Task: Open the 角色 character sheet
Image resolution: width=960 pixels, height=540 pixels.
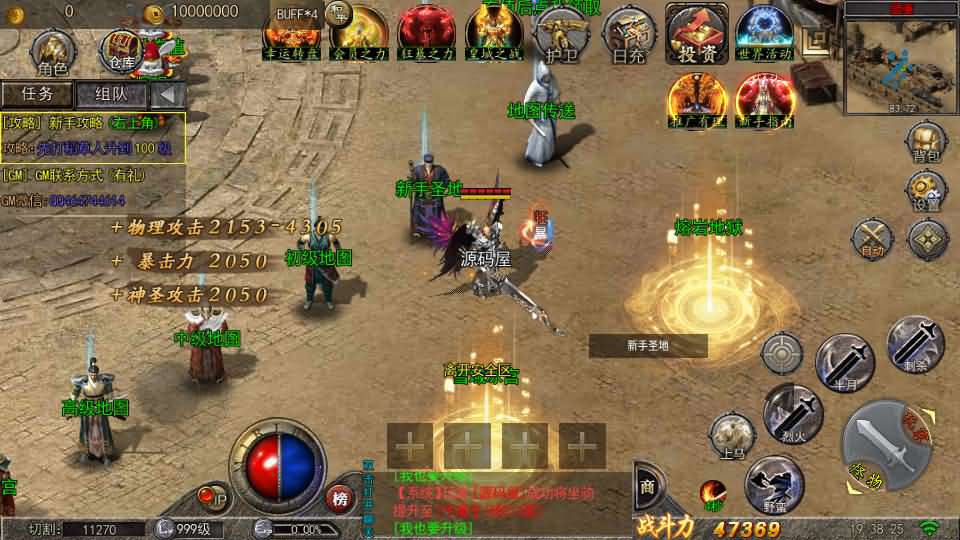Action: (x=51, y=52)
